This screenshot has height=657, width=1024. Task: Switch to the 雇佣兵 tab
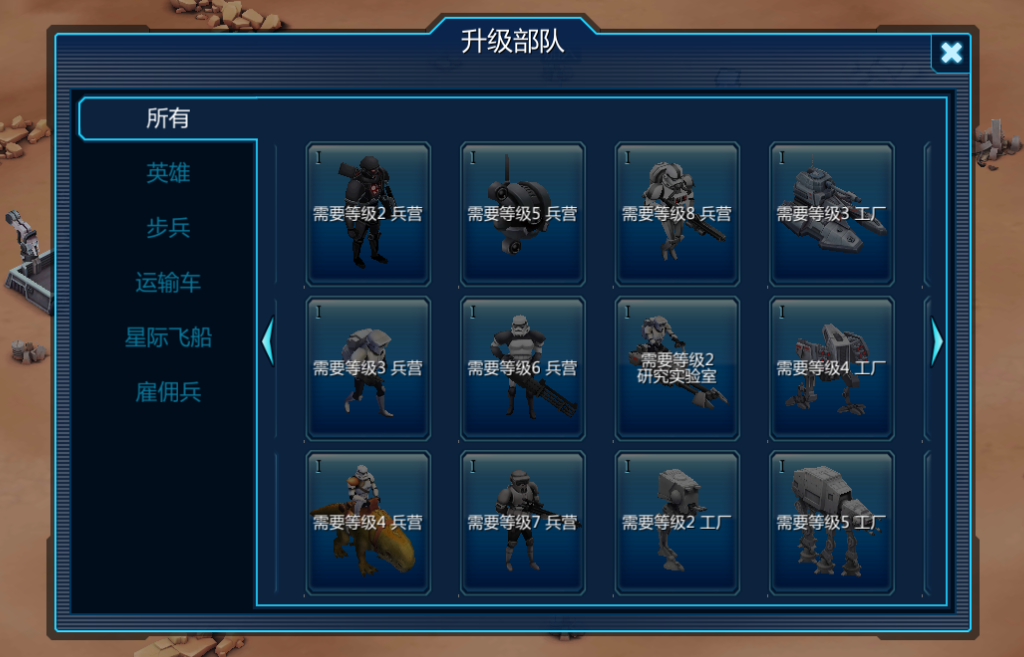pos(168,392)
